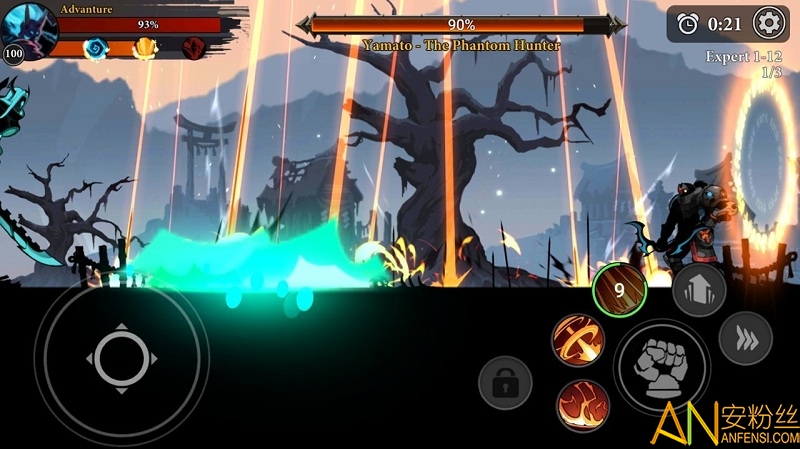Tap the fist attack button
Image resolution: width=800 pixels, height=449 pixels.
point(661,366)
